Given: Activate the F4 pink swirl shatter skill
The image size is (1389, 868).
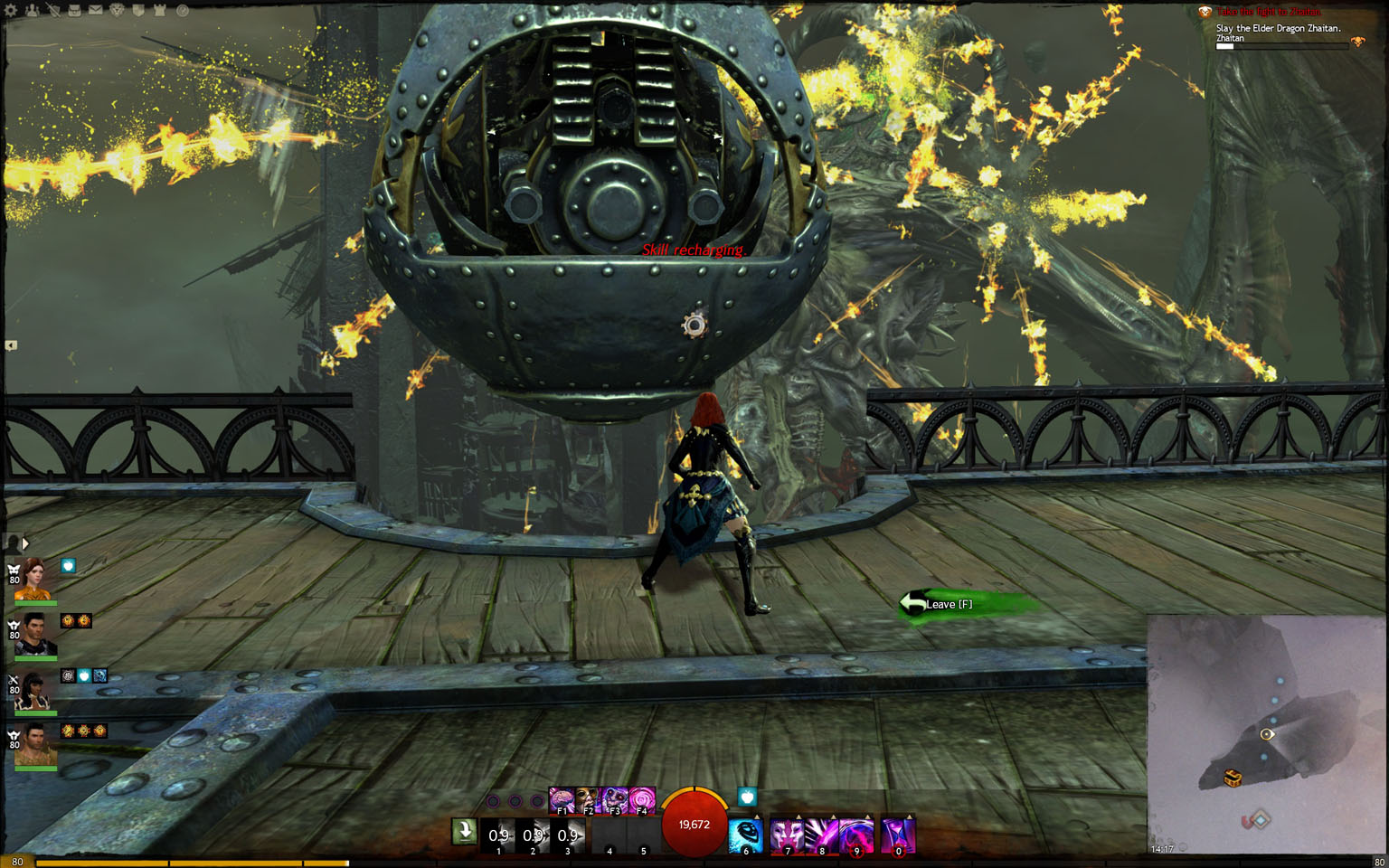Looking at the screenshot, I should (x=642, y=800).
